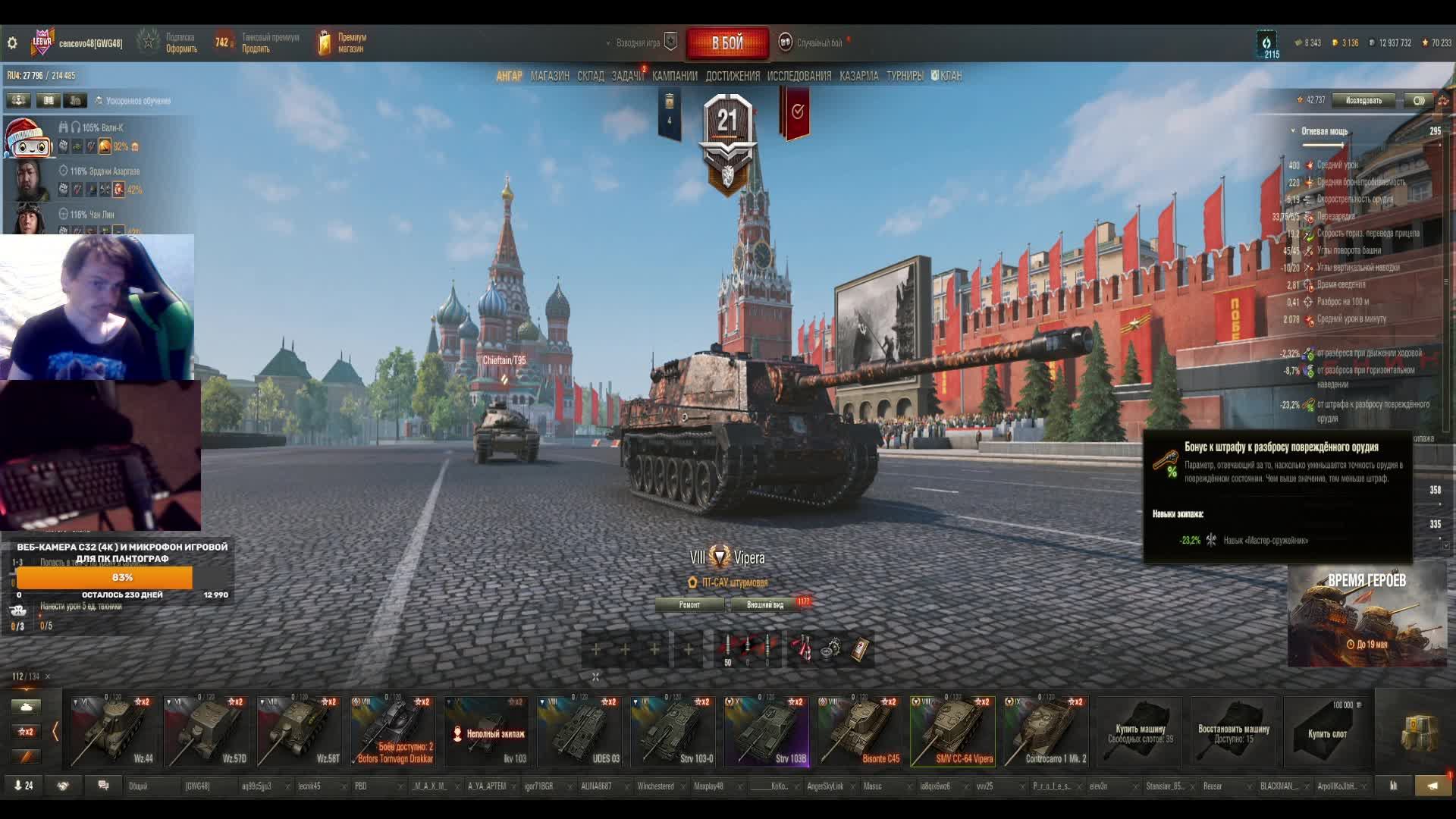
Task: Show the ДОСТИЖЕНИЯ tab
Action: coord(732,76)
